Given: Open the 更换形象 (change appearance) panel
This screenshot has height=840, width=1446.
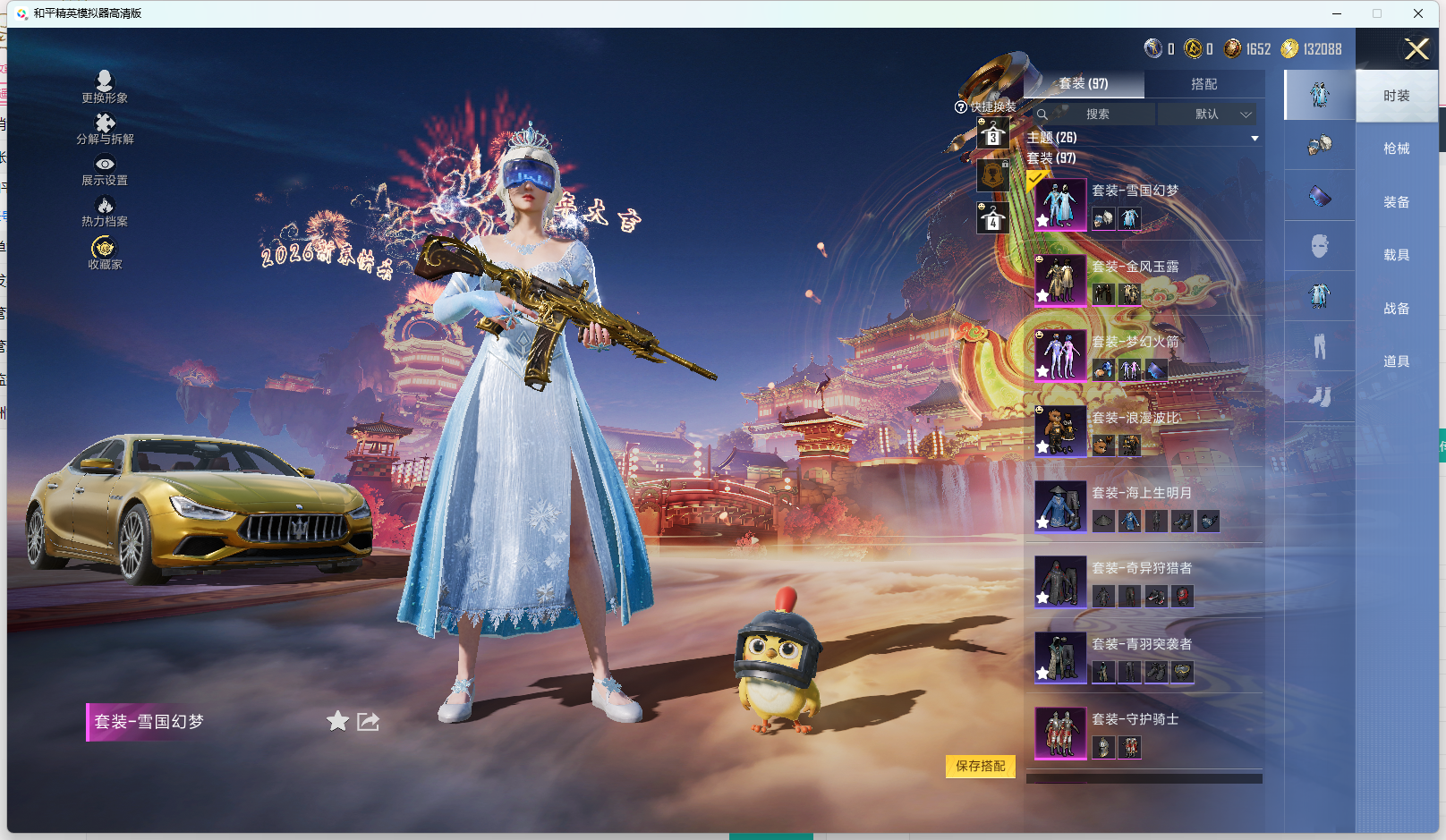Looking at the screenshot, I should click(x=105, y=85).
